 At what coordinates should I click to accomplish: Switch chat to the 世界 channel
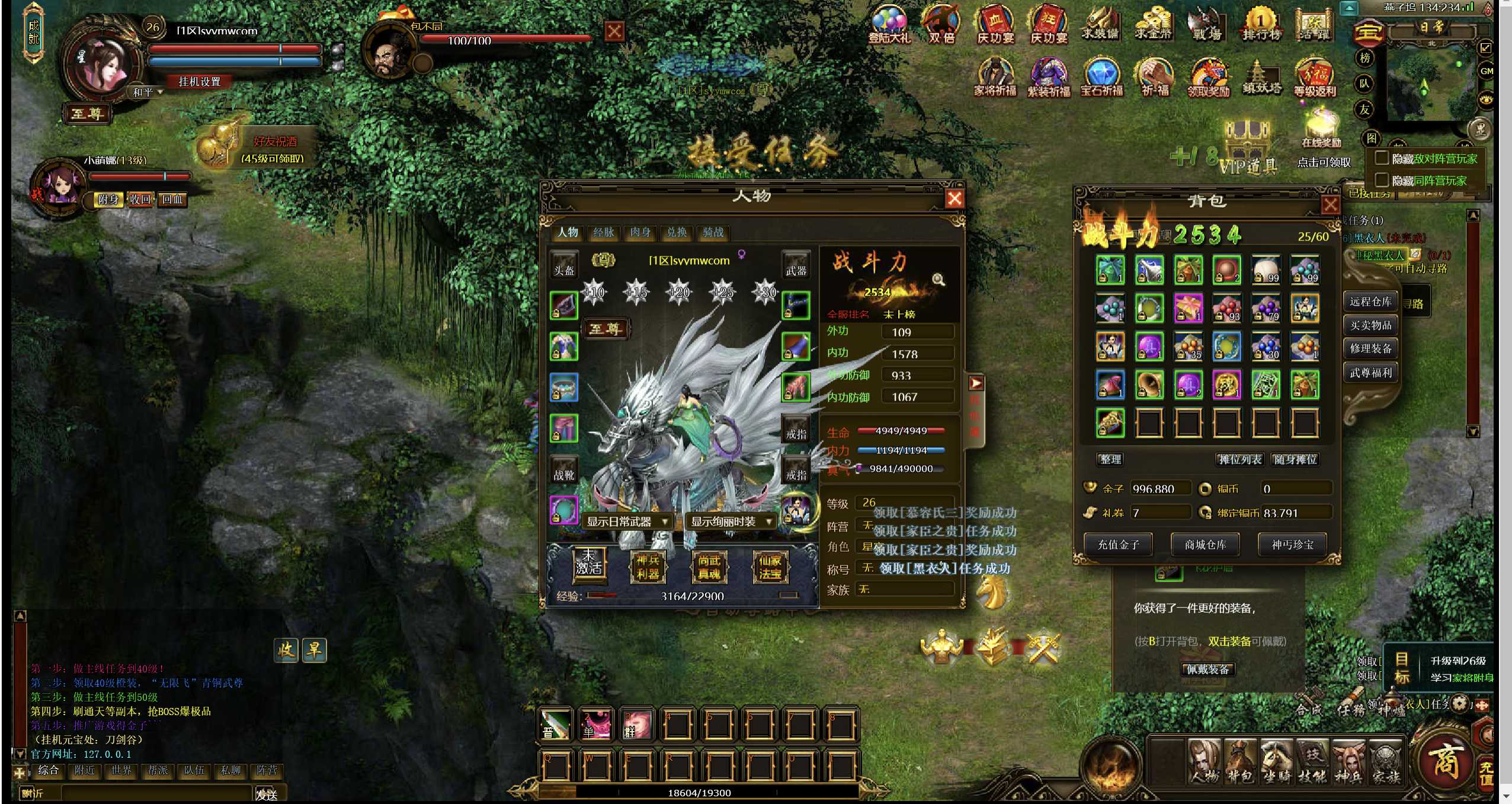tap(121, 770)
